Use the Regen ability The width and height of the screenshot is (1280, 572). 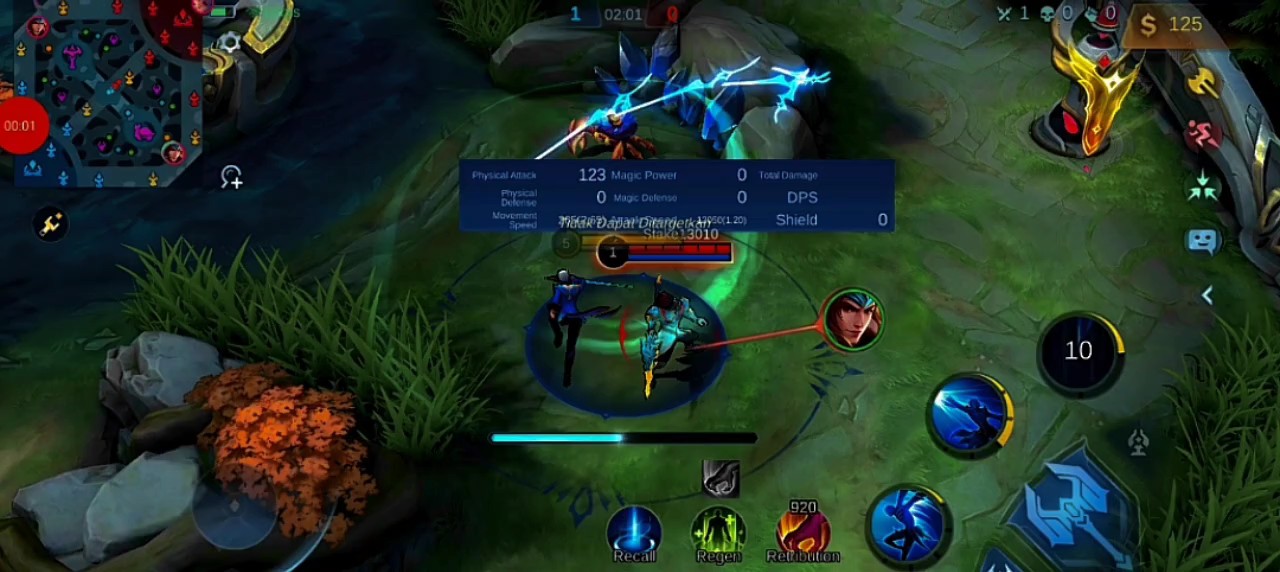click(718, 531)
